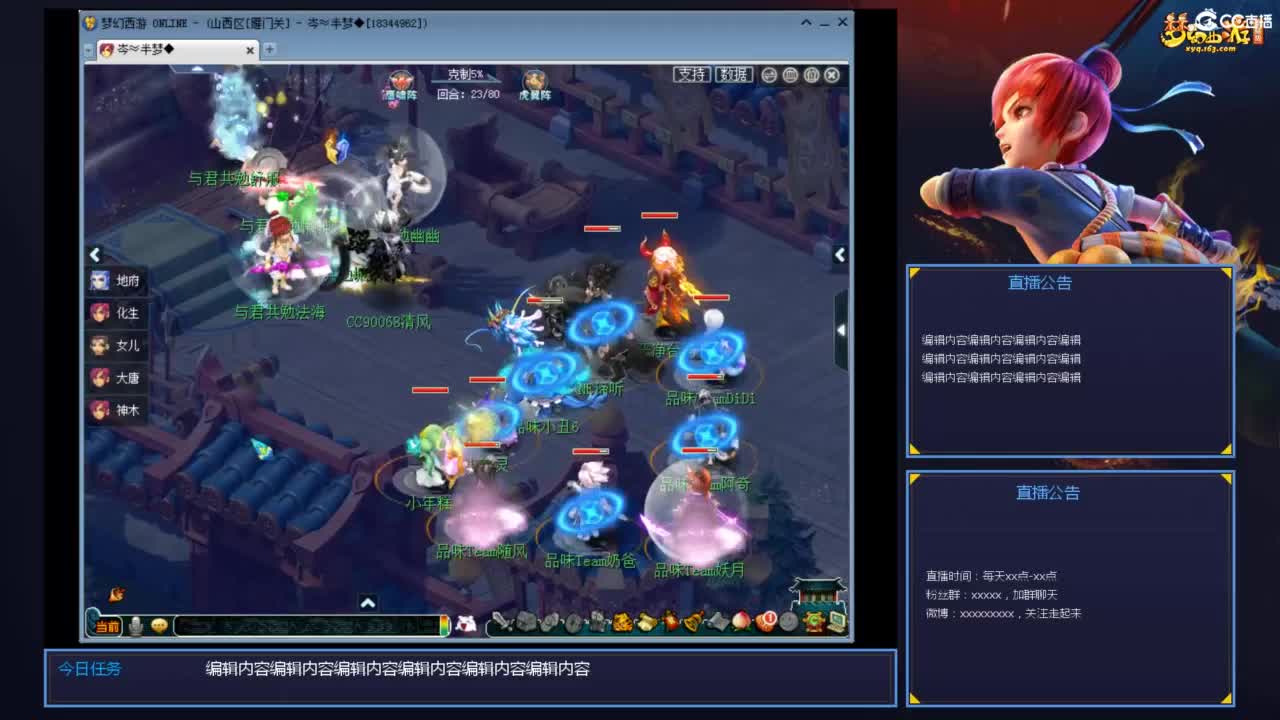The image size is (1280, 720).
Task: Toggle the round lock icon beside the 数据 button
Action: pyautogui.click(x=811, y=75)
